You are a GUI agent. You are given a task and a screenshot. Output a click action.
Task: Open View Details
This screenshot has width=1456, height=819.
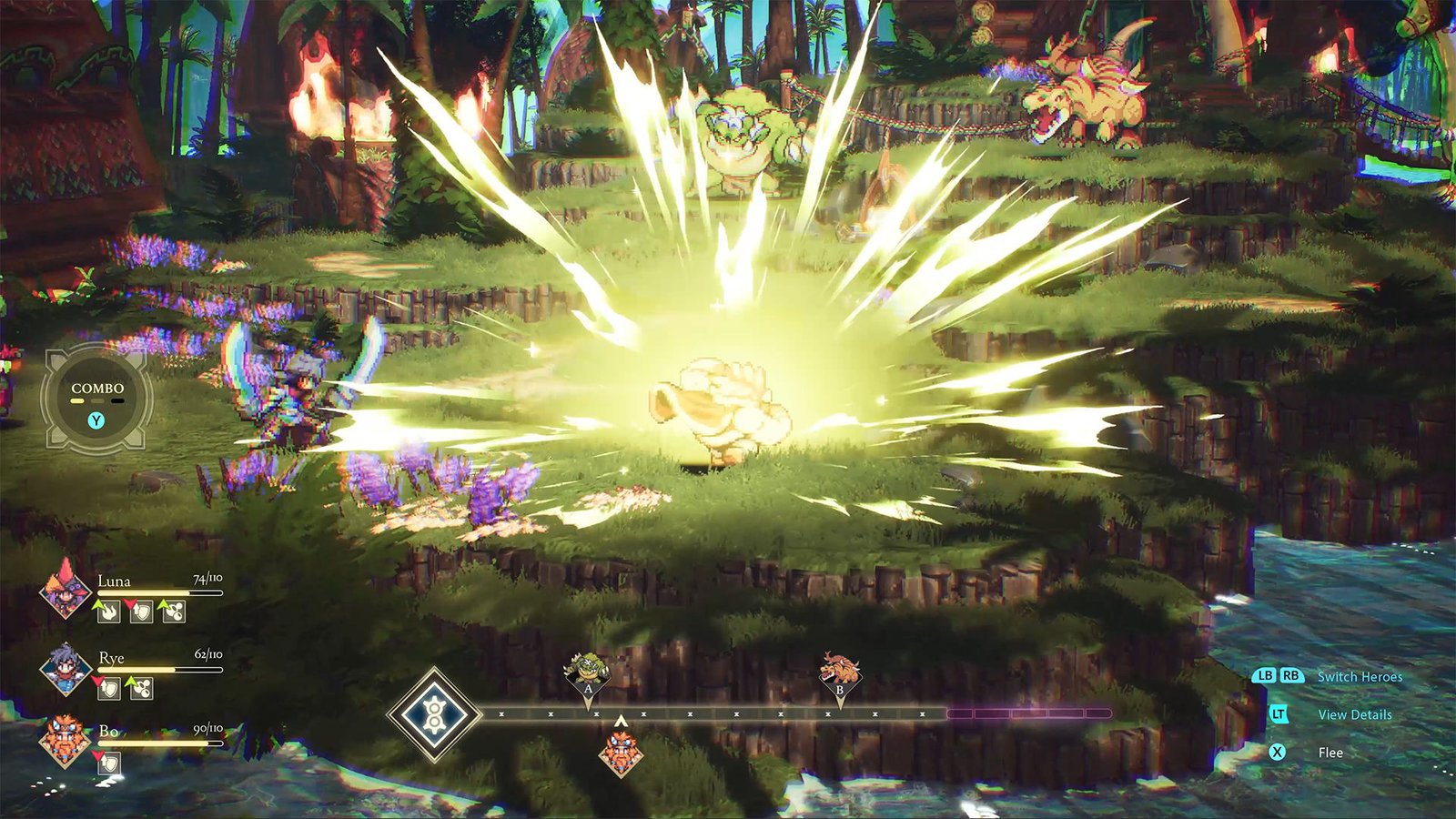tap(1354, 715)
